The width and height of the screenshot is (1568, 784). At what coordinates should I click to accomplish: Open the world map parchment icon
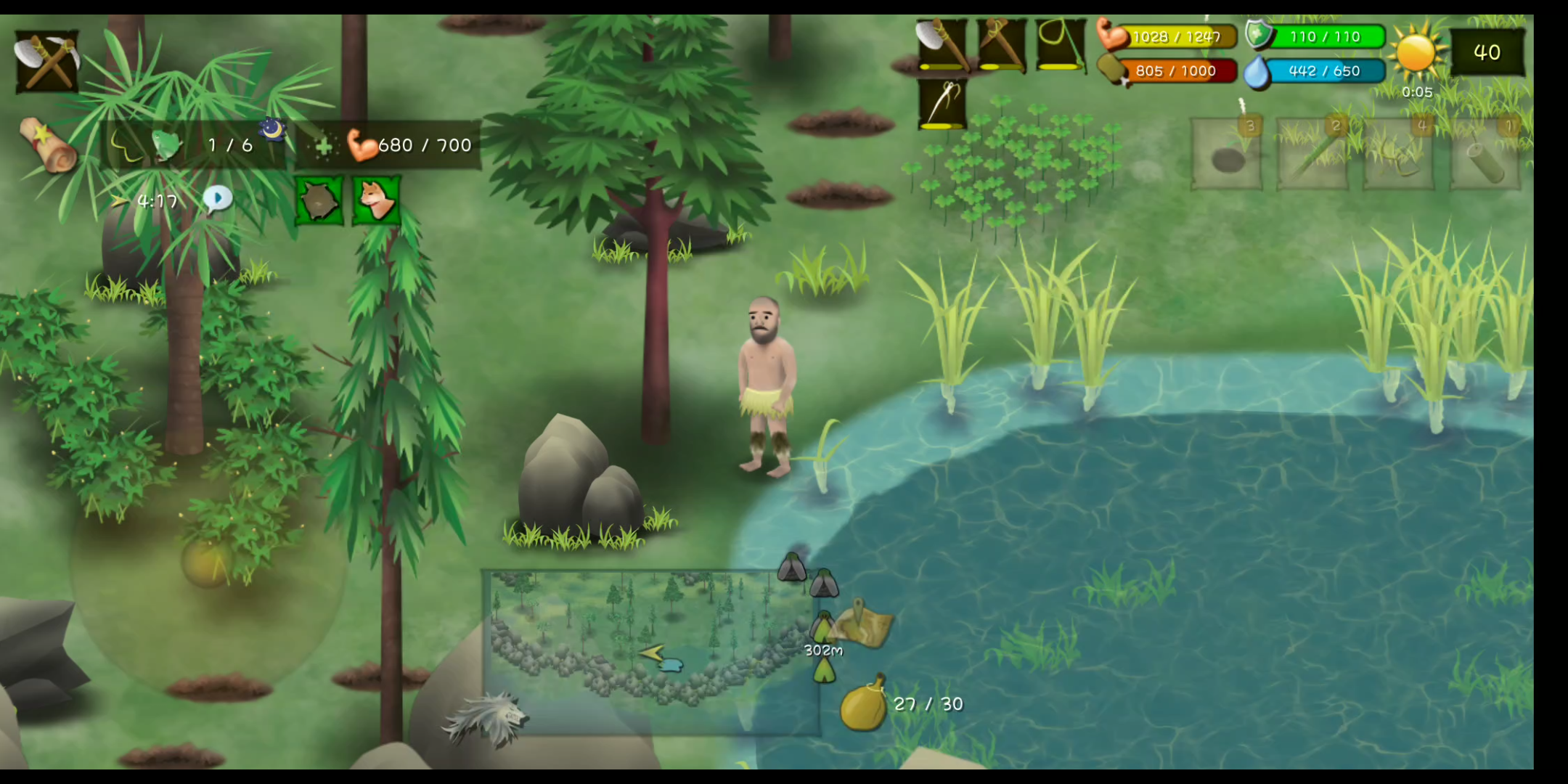(x=864, y=624)
